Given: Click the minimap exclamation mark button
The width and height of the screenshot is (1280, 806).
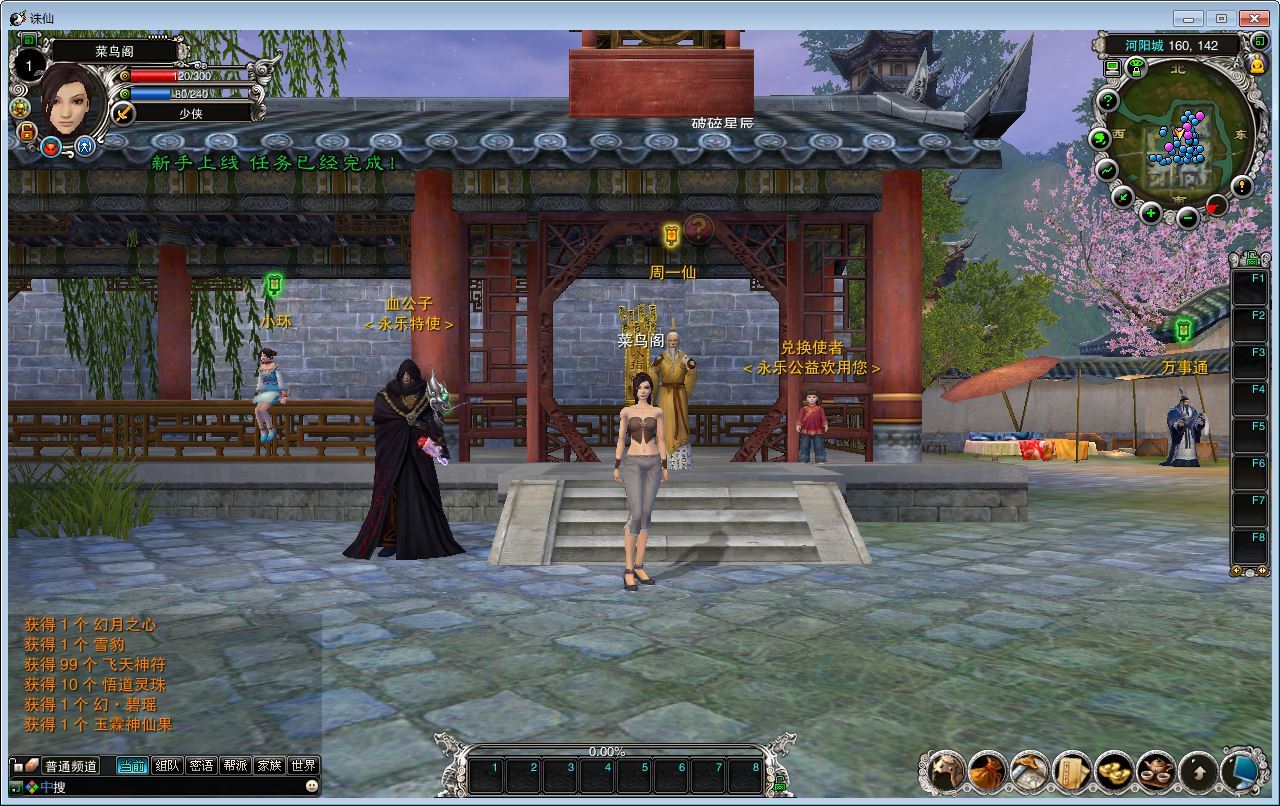Looking at the screenshot, I should 1241,186.
